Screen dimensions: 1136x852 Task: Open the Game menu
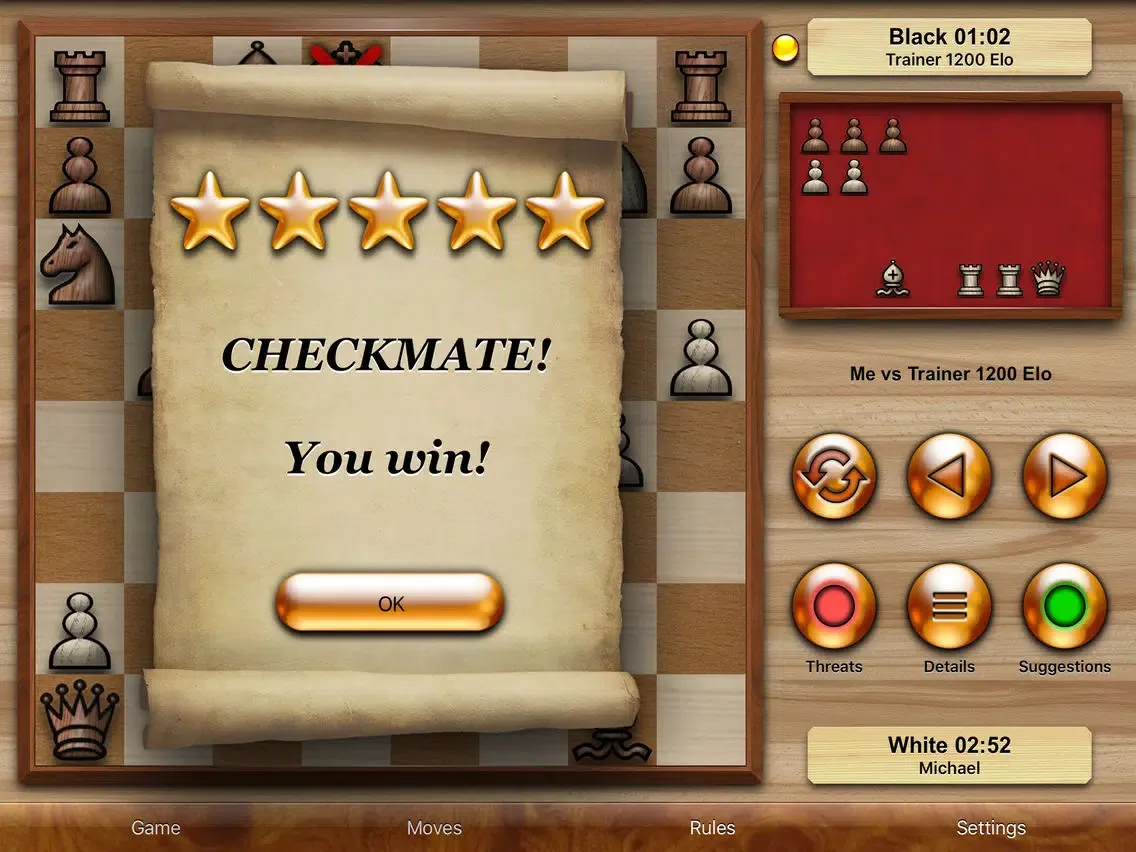156,828
